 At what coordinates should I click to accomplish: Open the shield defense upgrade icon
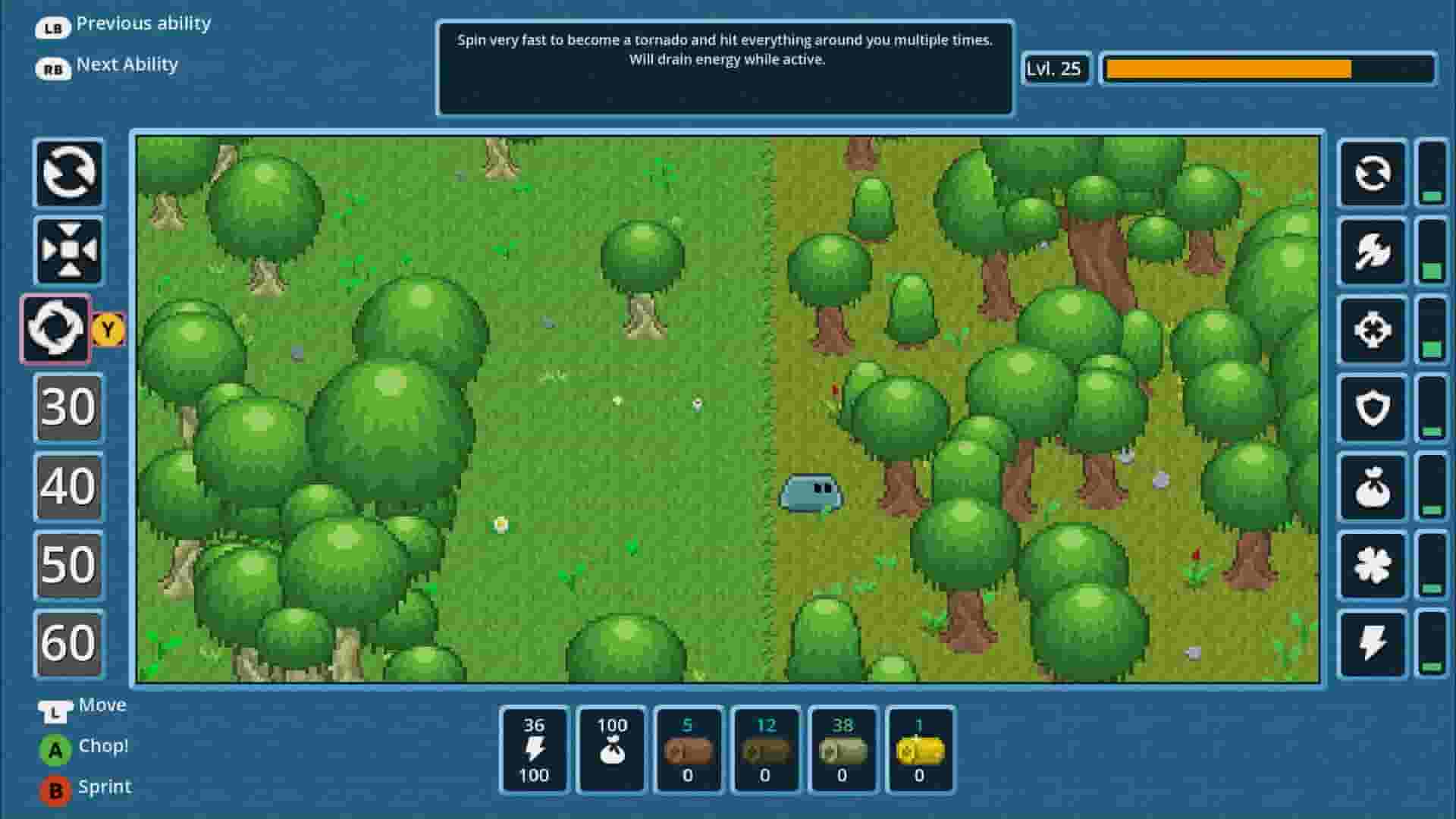pyautogui.click(x=1372, y=407)
